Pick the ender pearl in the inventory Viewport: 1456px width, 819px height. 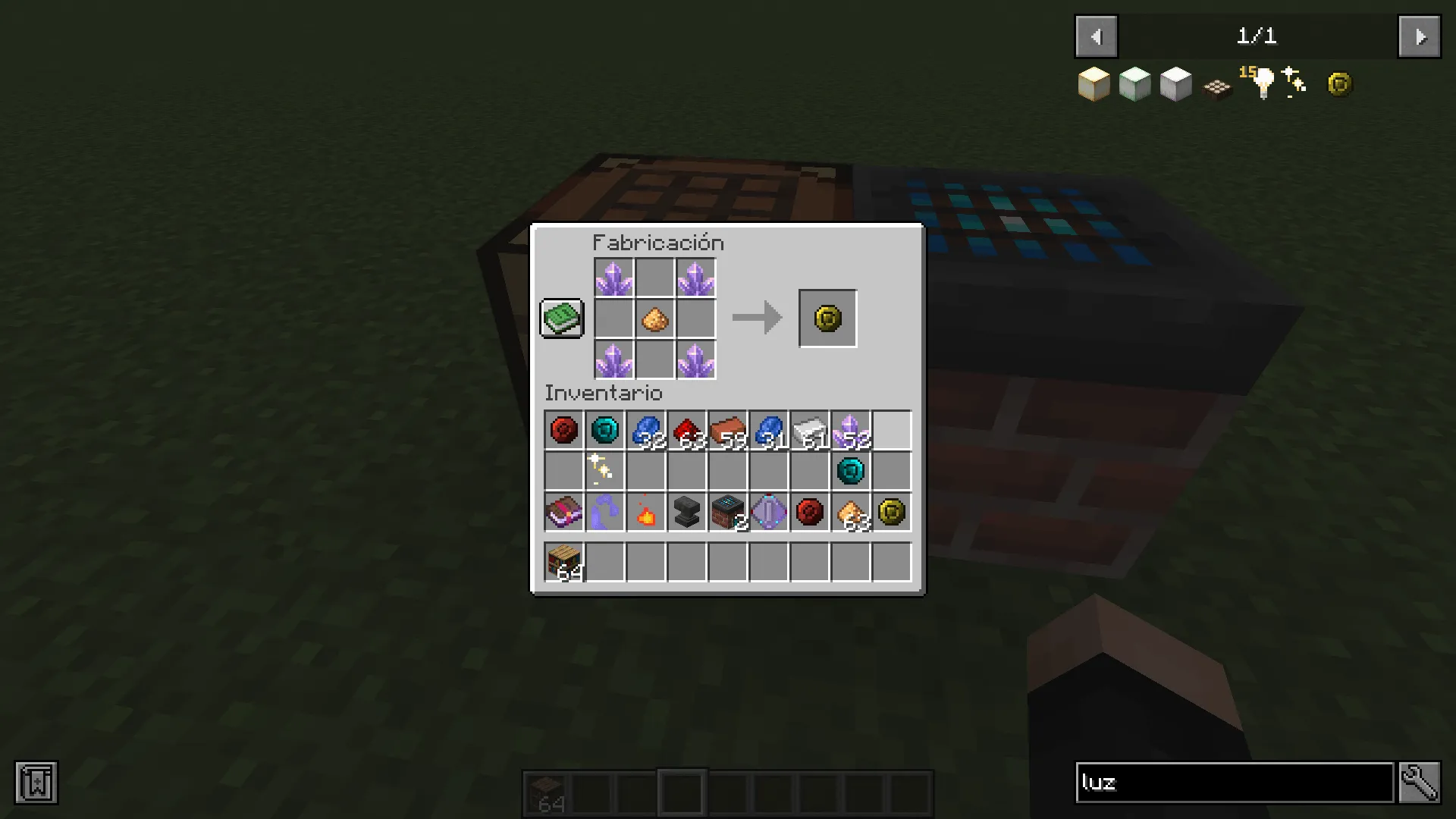604,430
